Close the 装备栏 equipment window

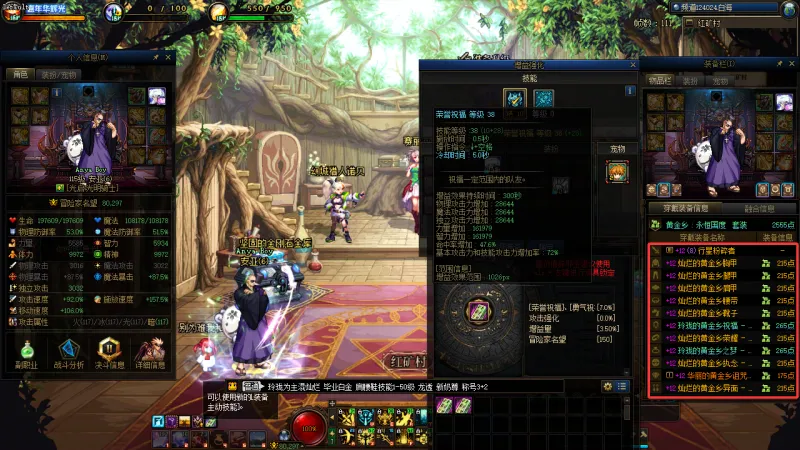click(x=791, y=63)
